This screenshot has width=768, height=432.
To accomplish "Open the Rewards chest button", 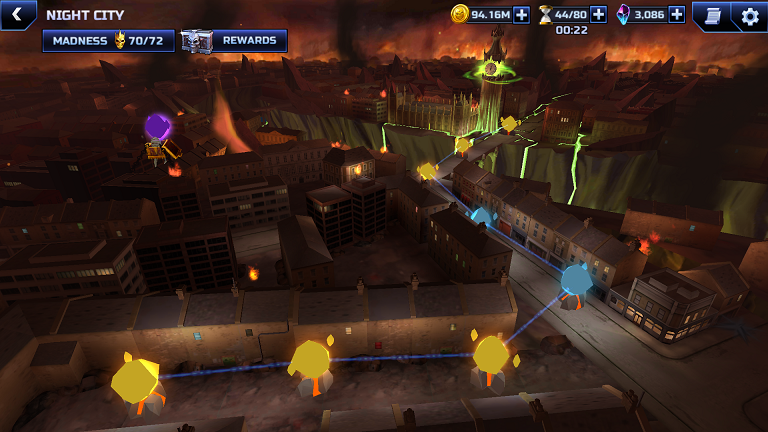I will tap(234, 41).
